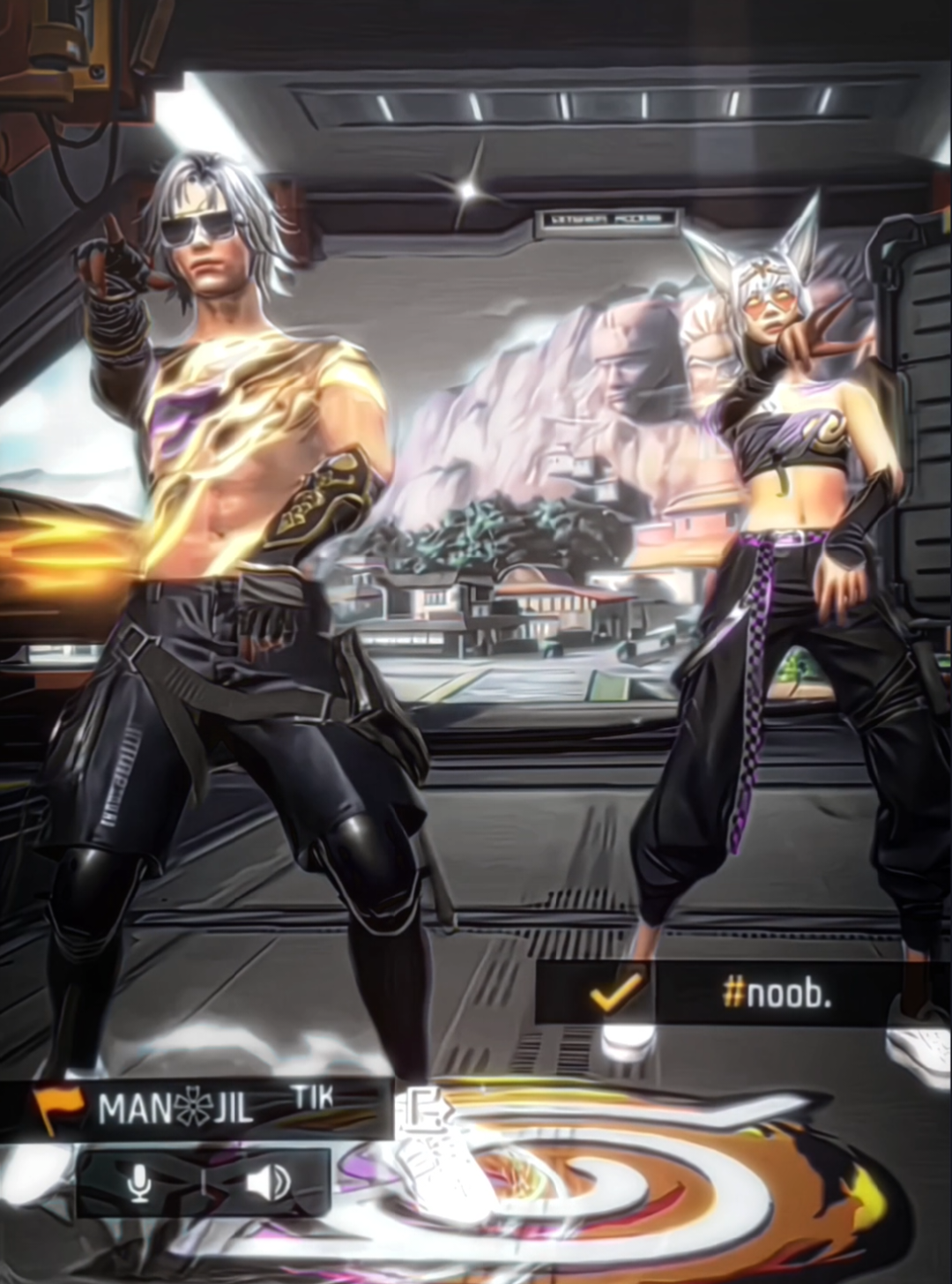Image resolution: width=952 pixels, height=1284 pixels.
Task: Click the orange squad leader flag icon
Action: [58, 1106]
